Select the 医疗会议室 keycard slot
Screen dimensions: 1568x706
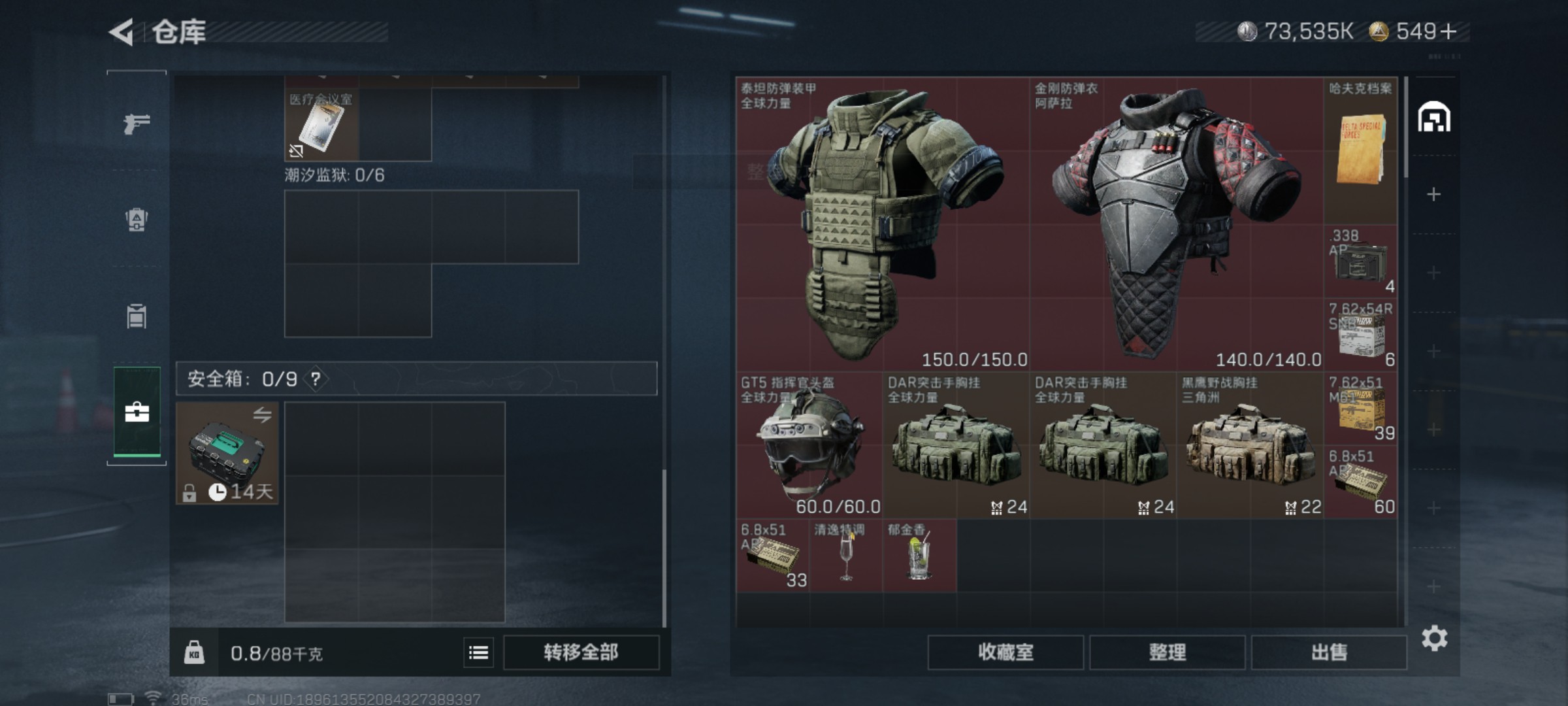(321, 126)
